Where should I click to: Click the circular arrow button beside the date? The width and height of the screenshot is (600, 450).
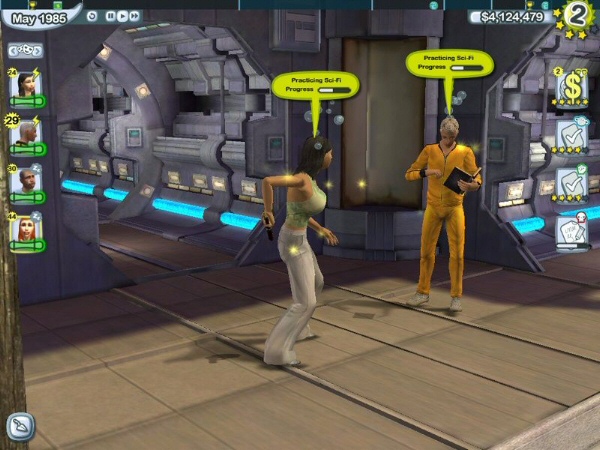(93, 16)
